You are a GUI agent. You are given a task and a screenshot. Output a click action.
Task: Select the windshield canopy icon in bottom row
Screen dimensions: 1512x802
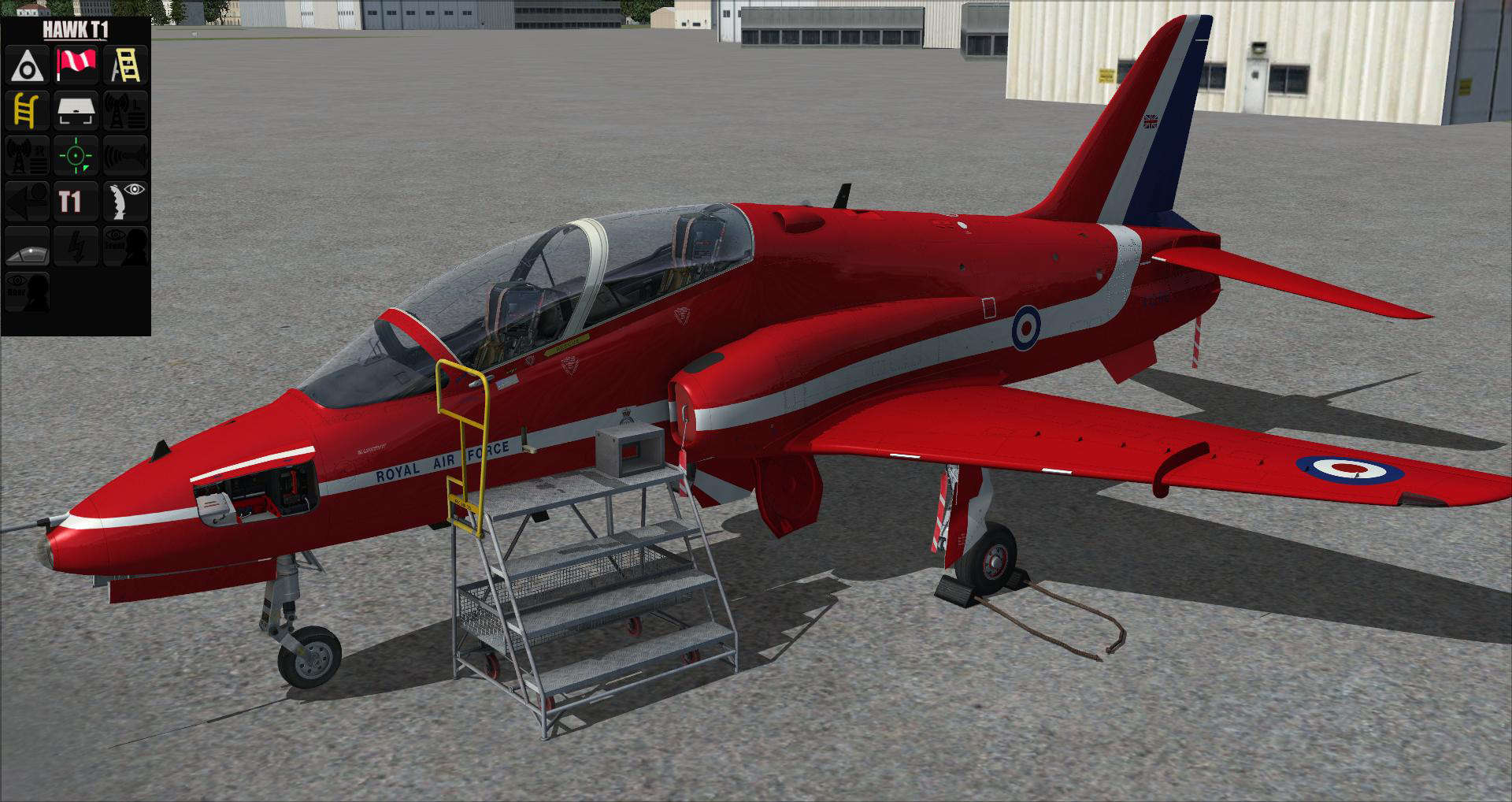[x=28, y=247]
